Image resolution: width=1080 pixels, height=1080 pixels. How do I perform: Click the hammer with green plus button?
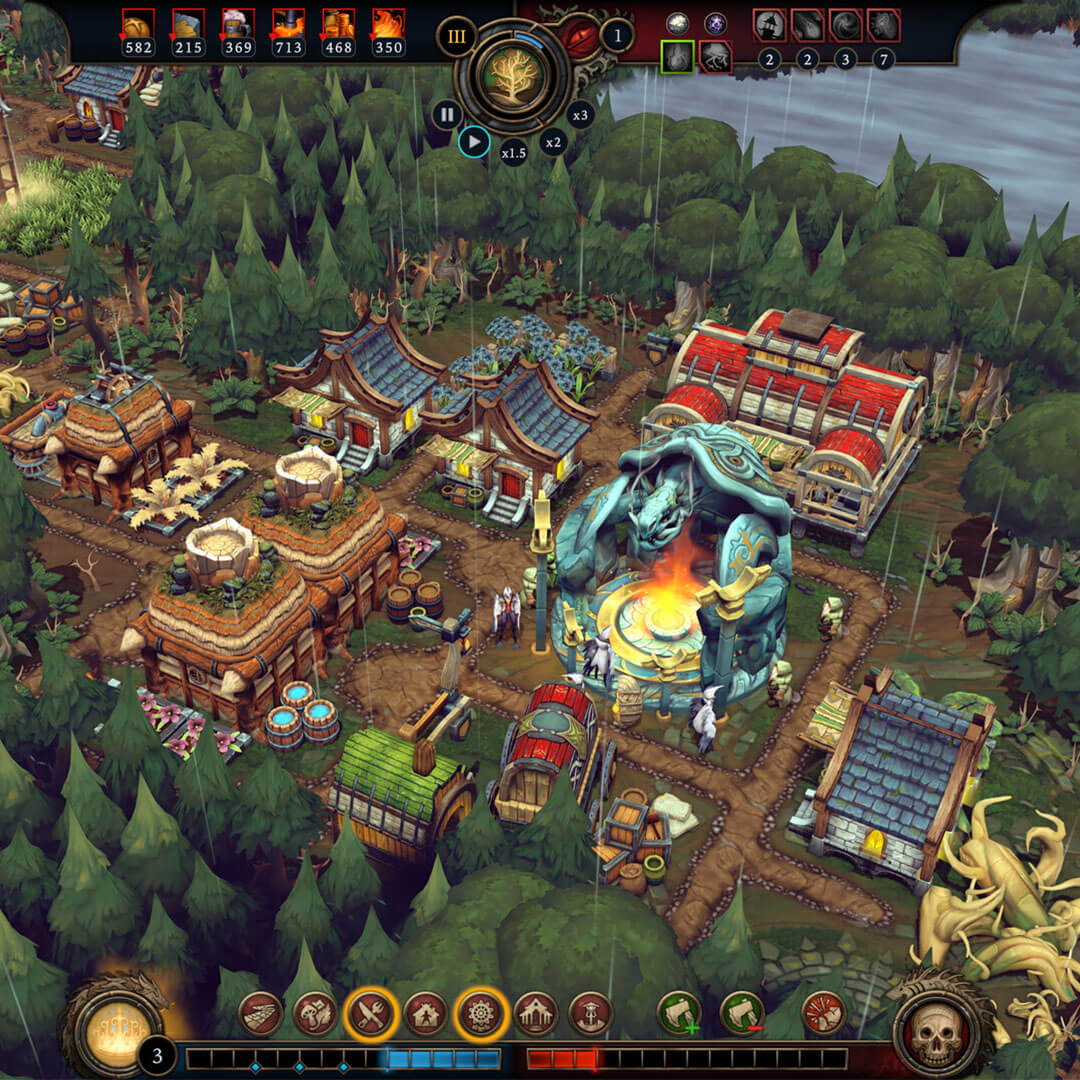[x=679, y=1013]
